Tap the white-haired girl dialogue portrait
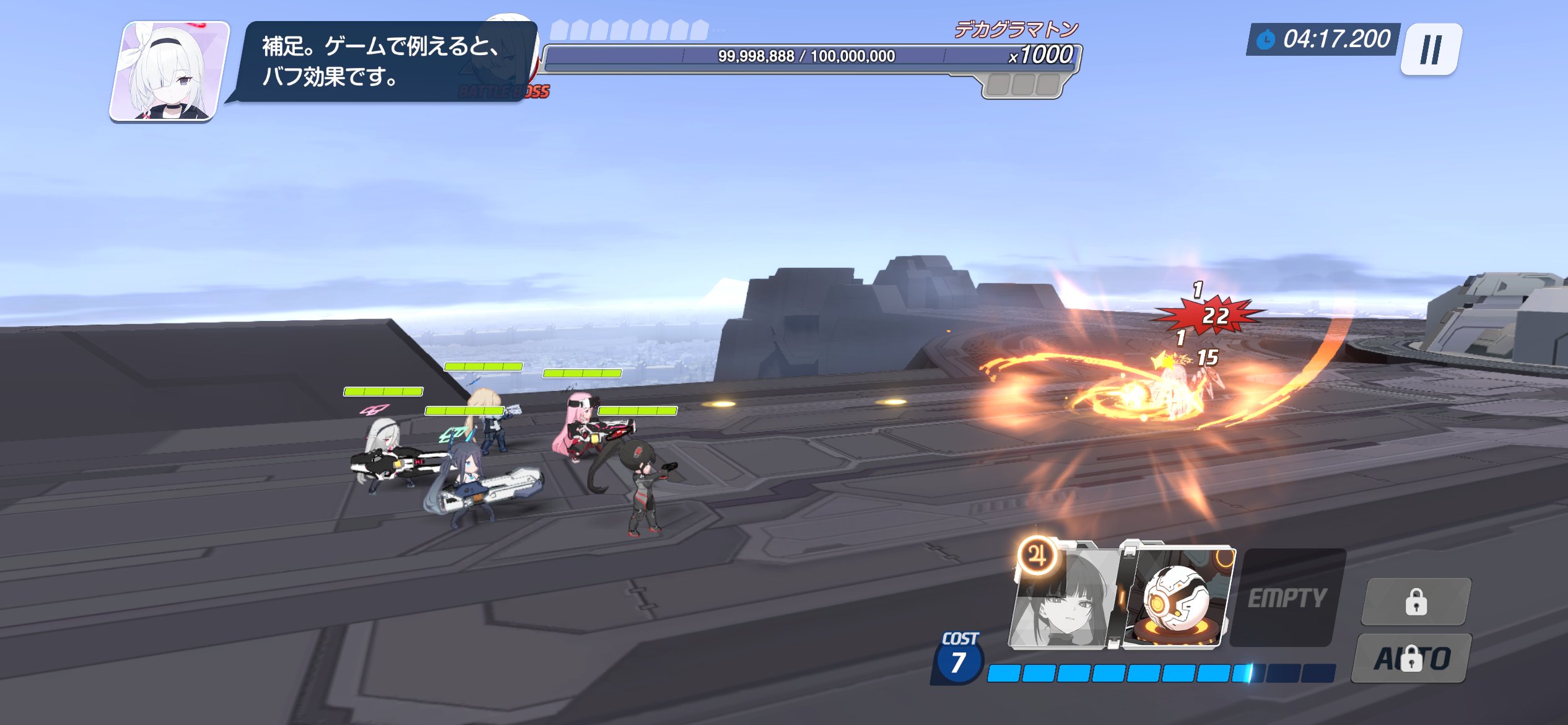 pos(170,71)
